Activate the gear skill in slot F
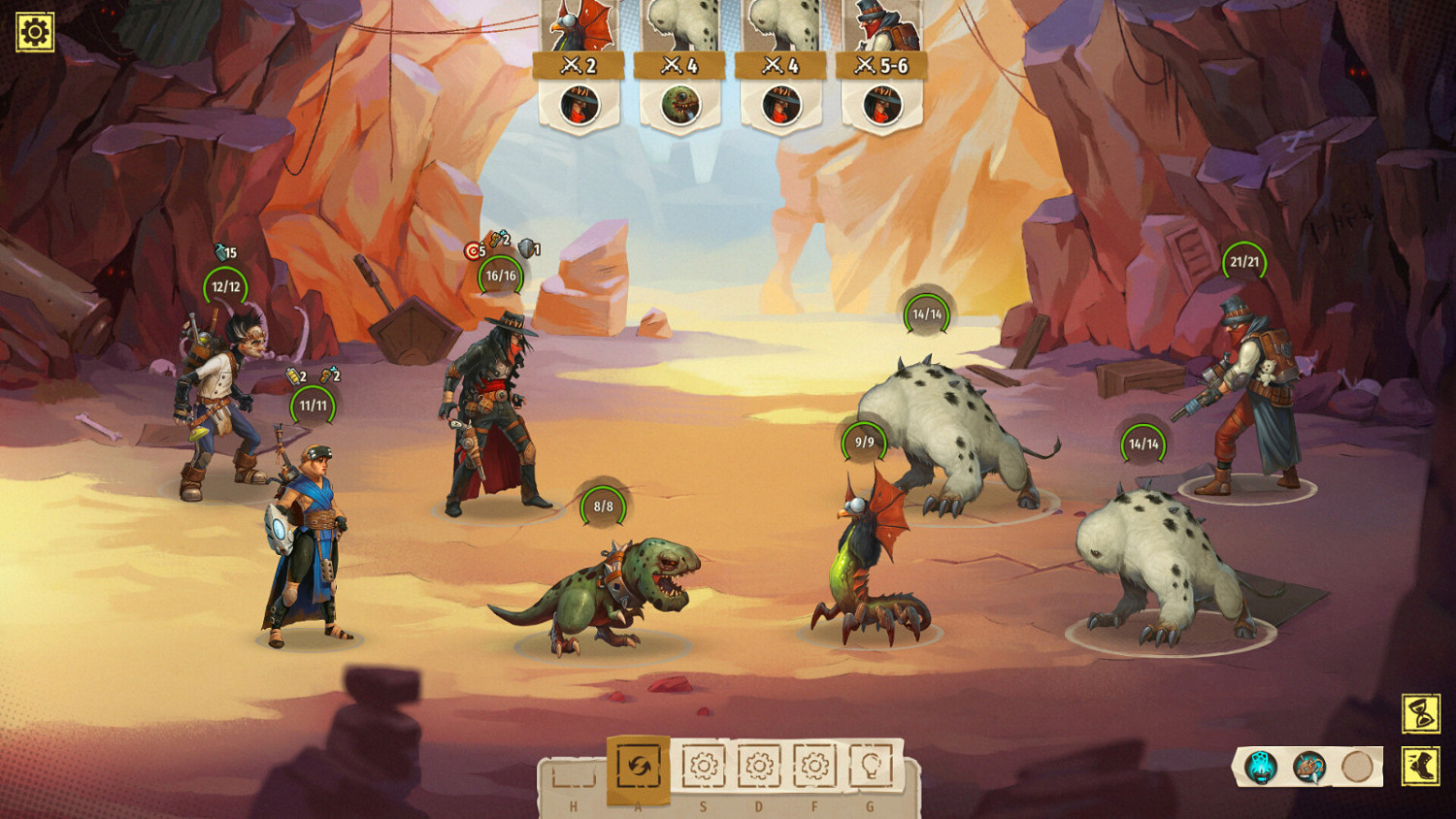This screenshot has height=819, width=1456. (x=814, y=767)
